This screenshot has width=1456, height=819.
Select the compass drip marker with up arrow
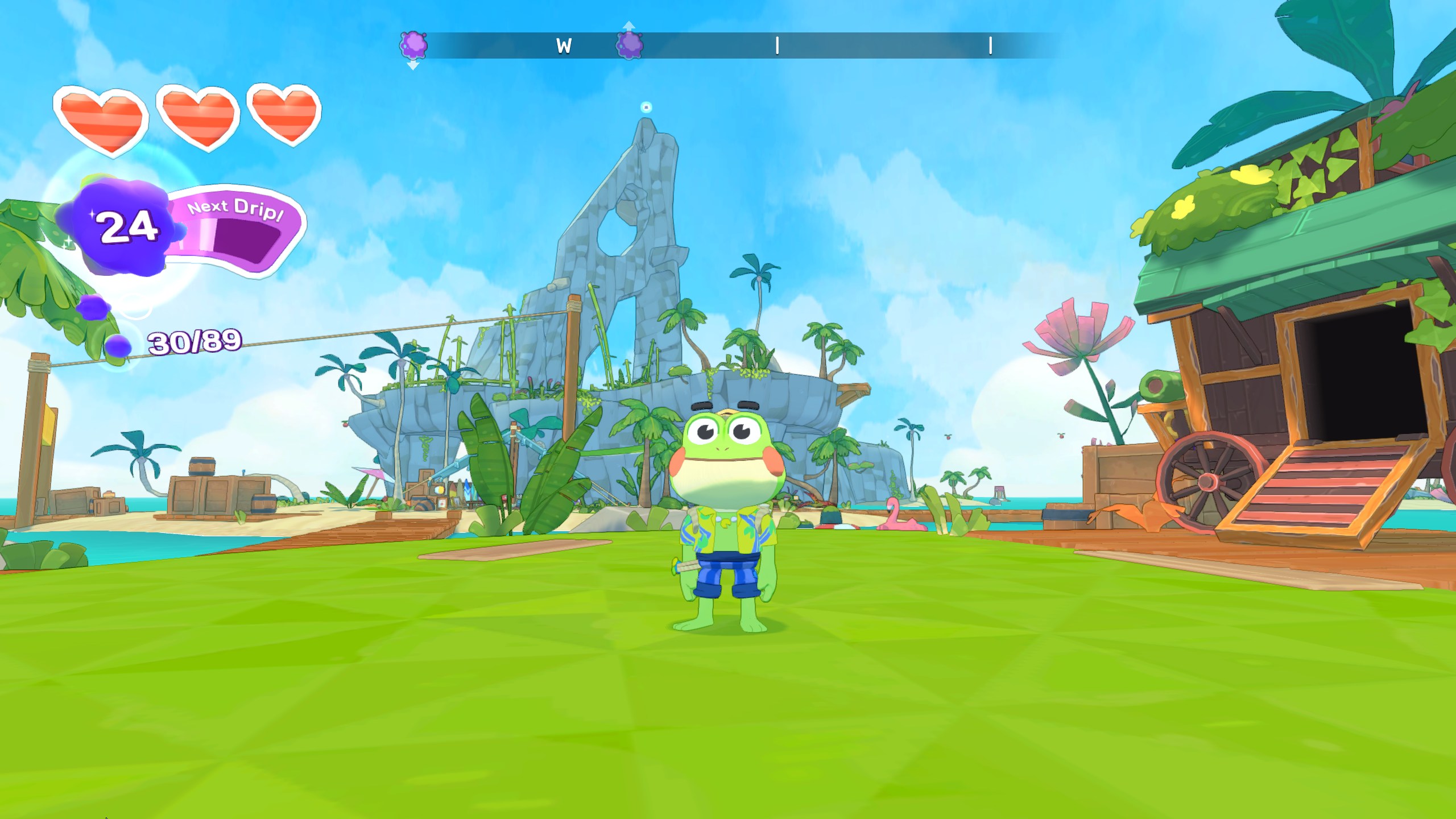tap(630, 44)
